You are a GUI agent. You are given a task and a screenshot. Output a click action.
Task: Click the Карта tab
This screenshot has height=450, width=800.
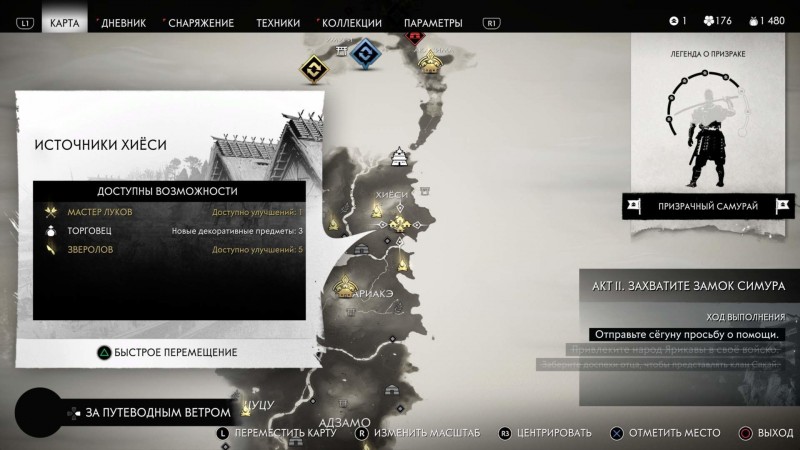point(64,22)
